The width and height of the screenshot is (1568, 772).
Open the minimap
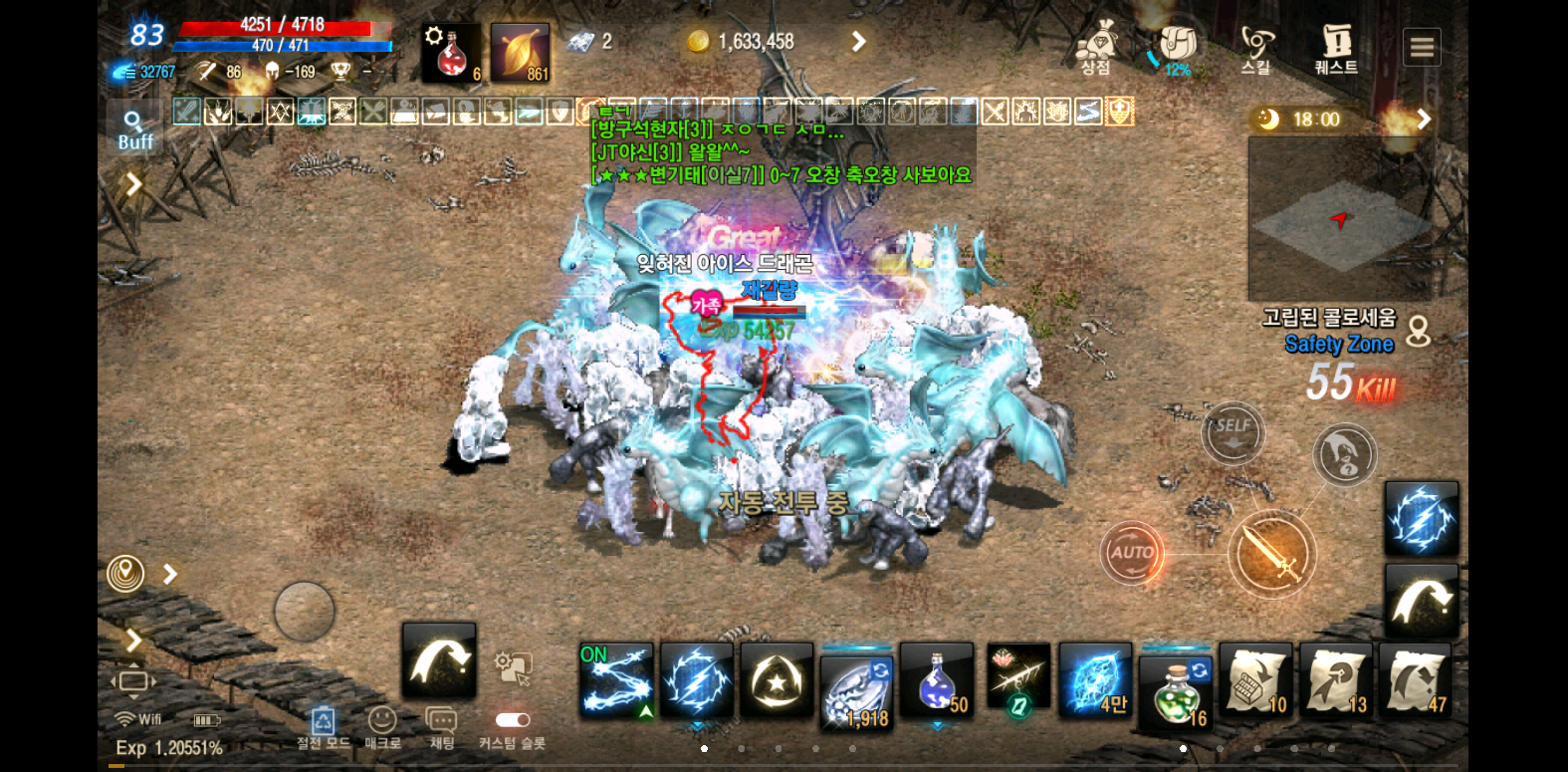[x=1339, y=219]
